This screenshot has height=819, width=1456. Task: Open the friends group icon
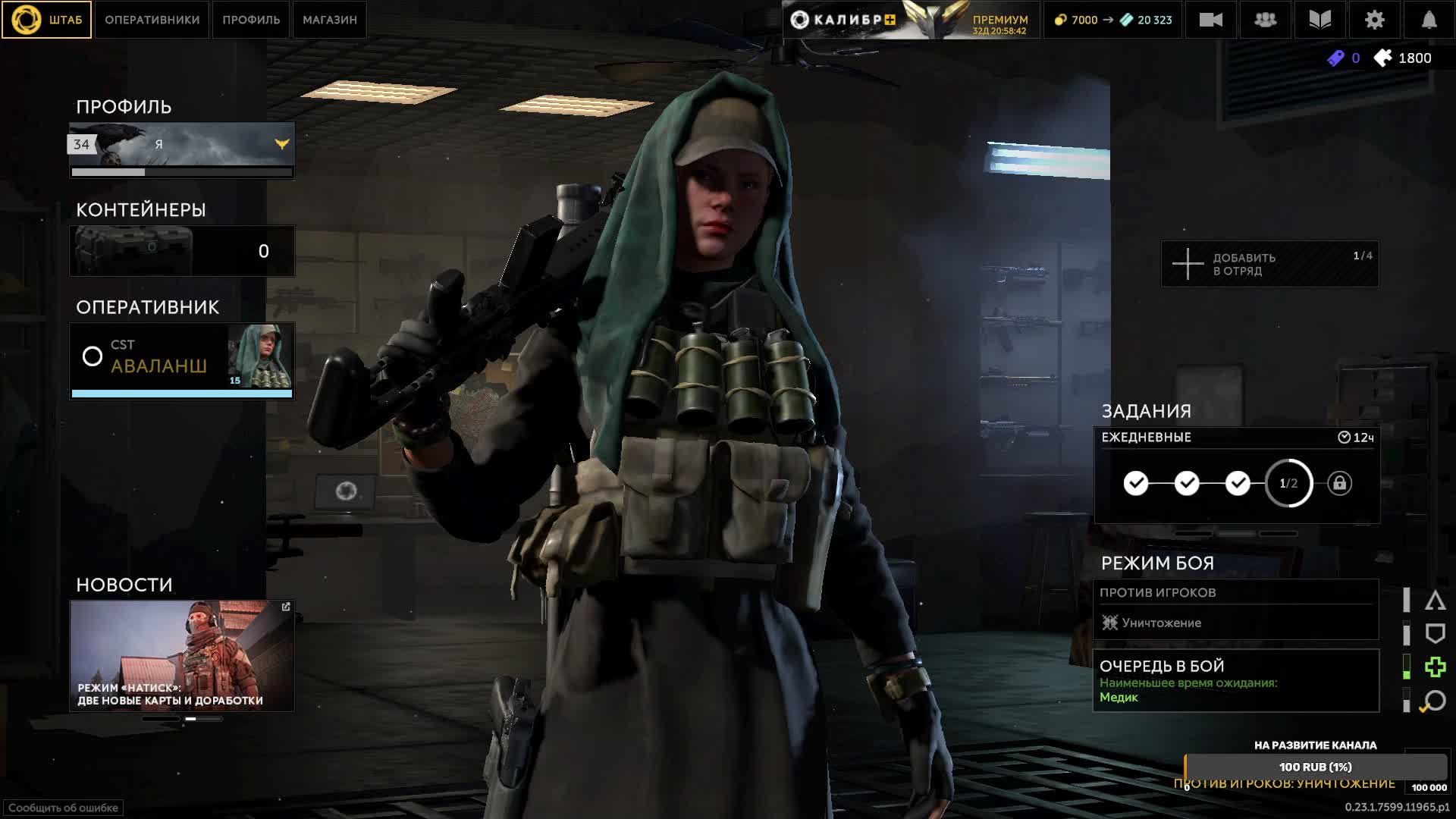coord(1265,20)
